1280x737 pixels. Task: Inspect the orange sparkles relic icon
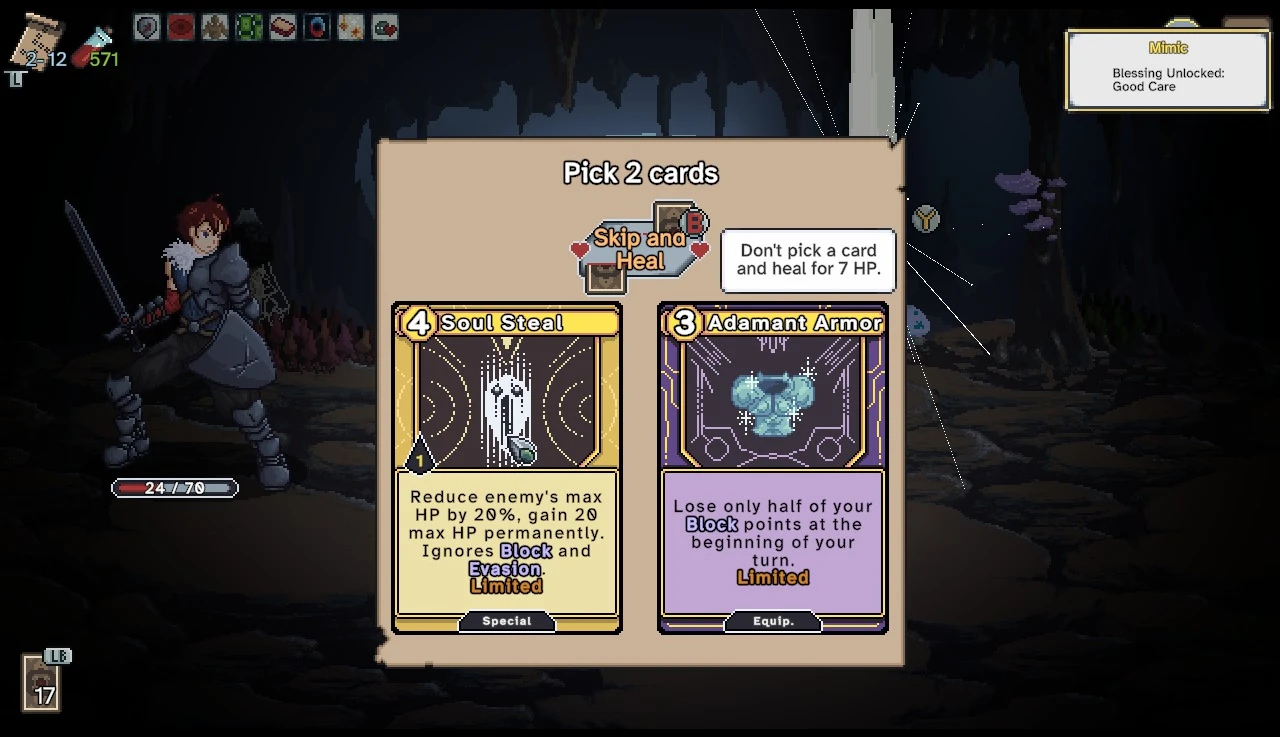coord(351,27)
